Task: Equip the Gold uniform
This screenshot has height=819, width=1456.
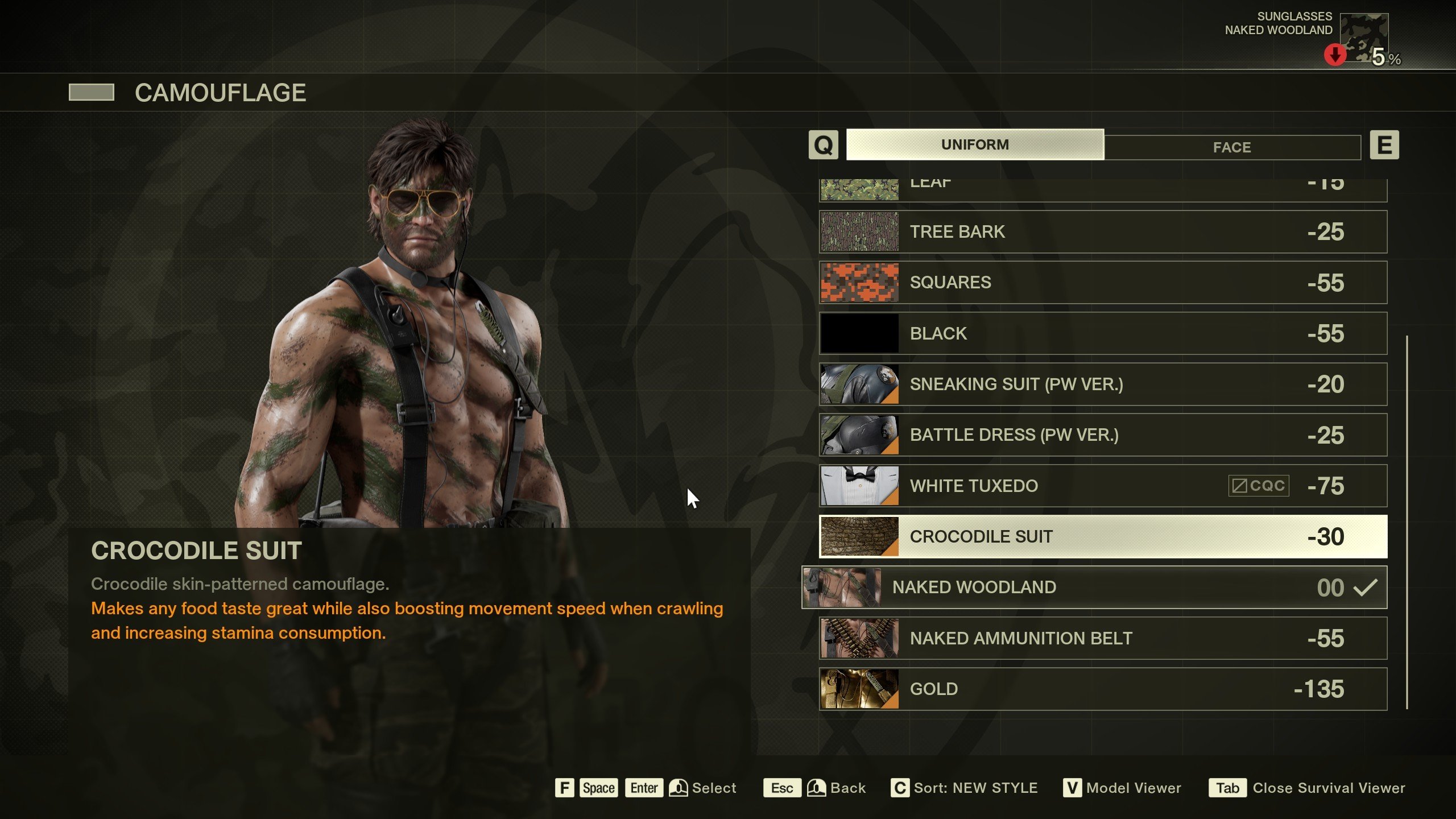Action: pos(1102,689)
